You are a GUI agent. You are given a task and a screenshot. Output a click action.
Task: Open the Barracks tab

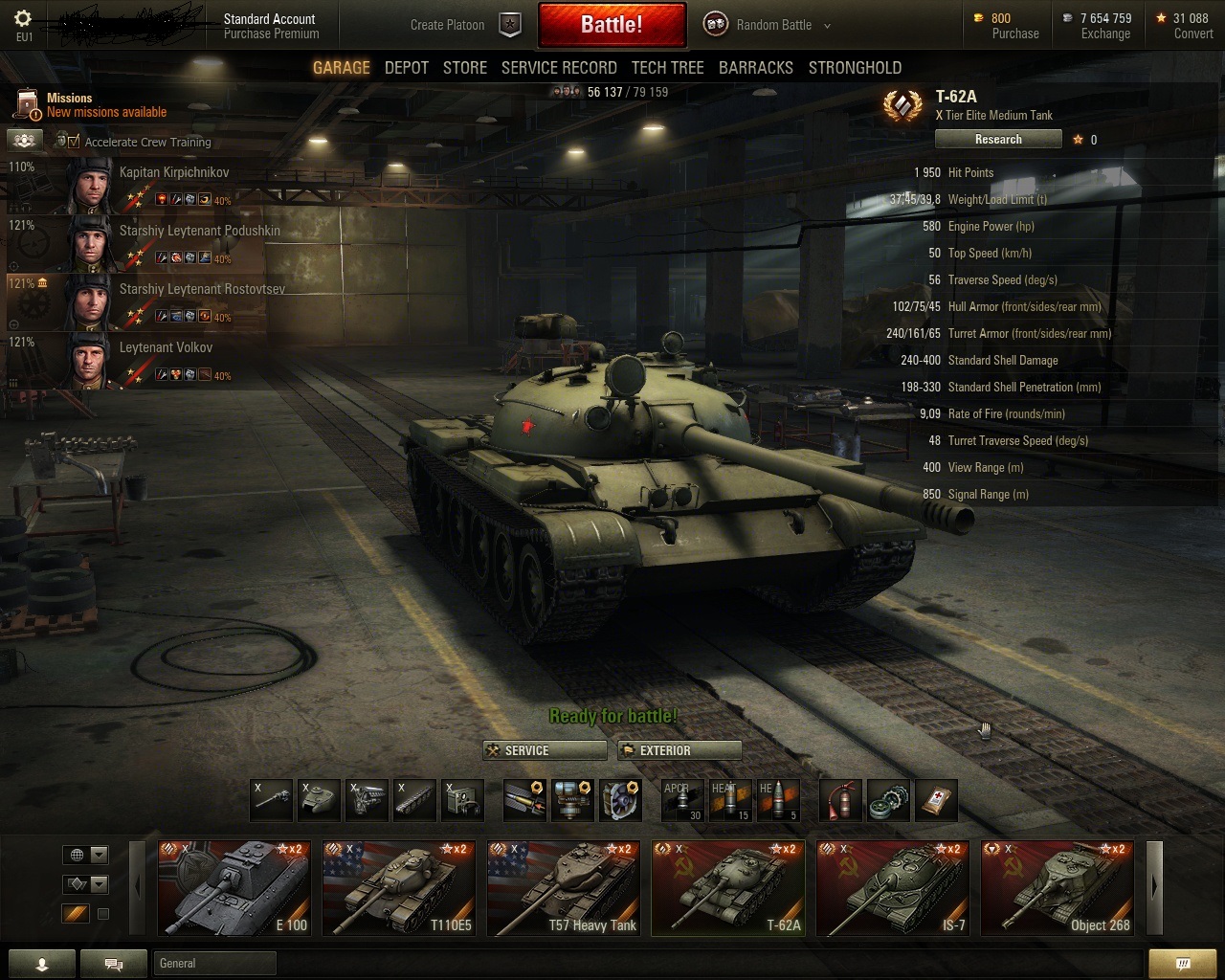pos(755,68)
